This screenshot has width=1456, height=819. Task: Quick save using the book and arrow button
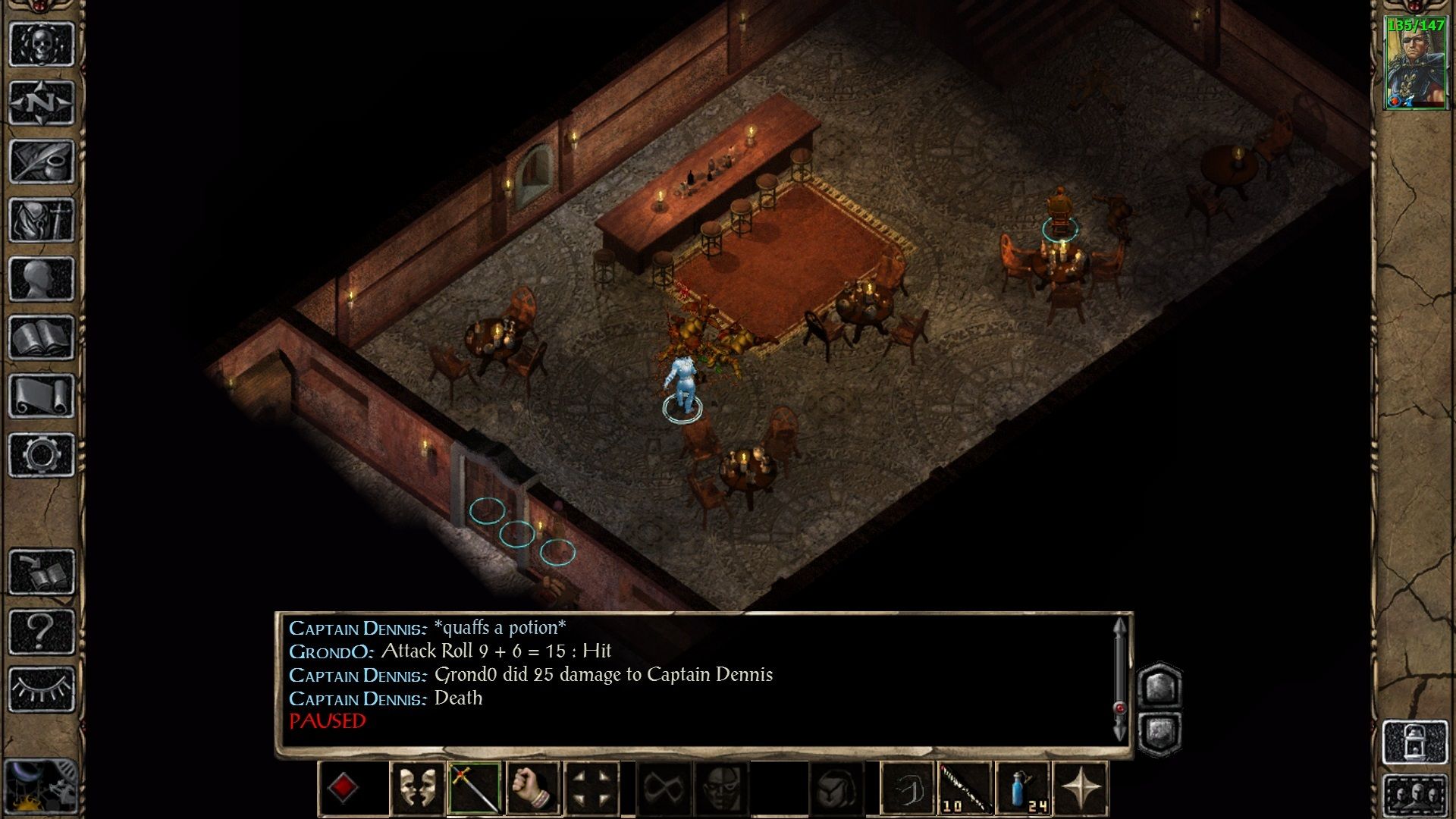tap(42, 572)
